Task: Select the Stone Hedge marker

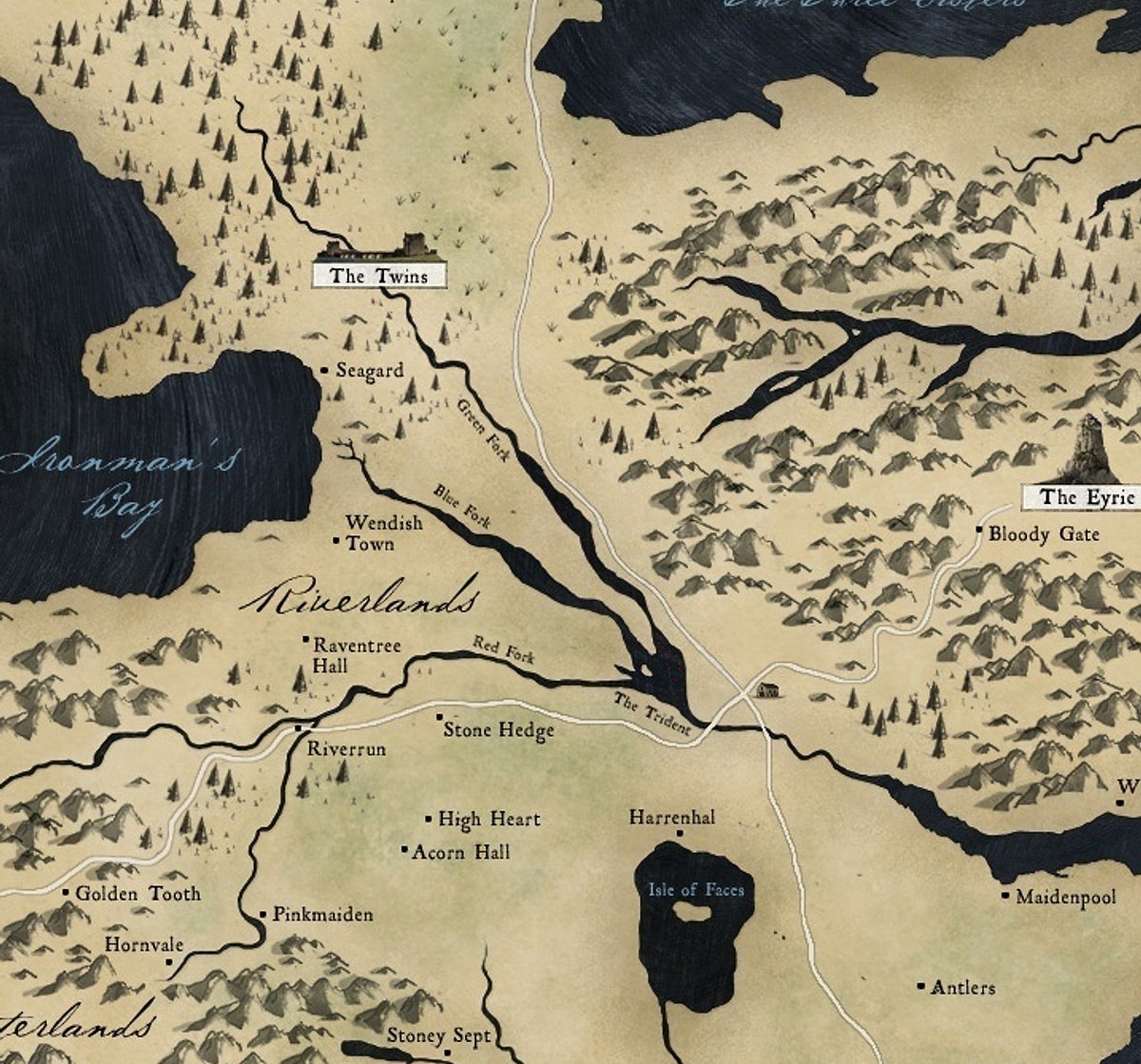Action: coord(439,717)
